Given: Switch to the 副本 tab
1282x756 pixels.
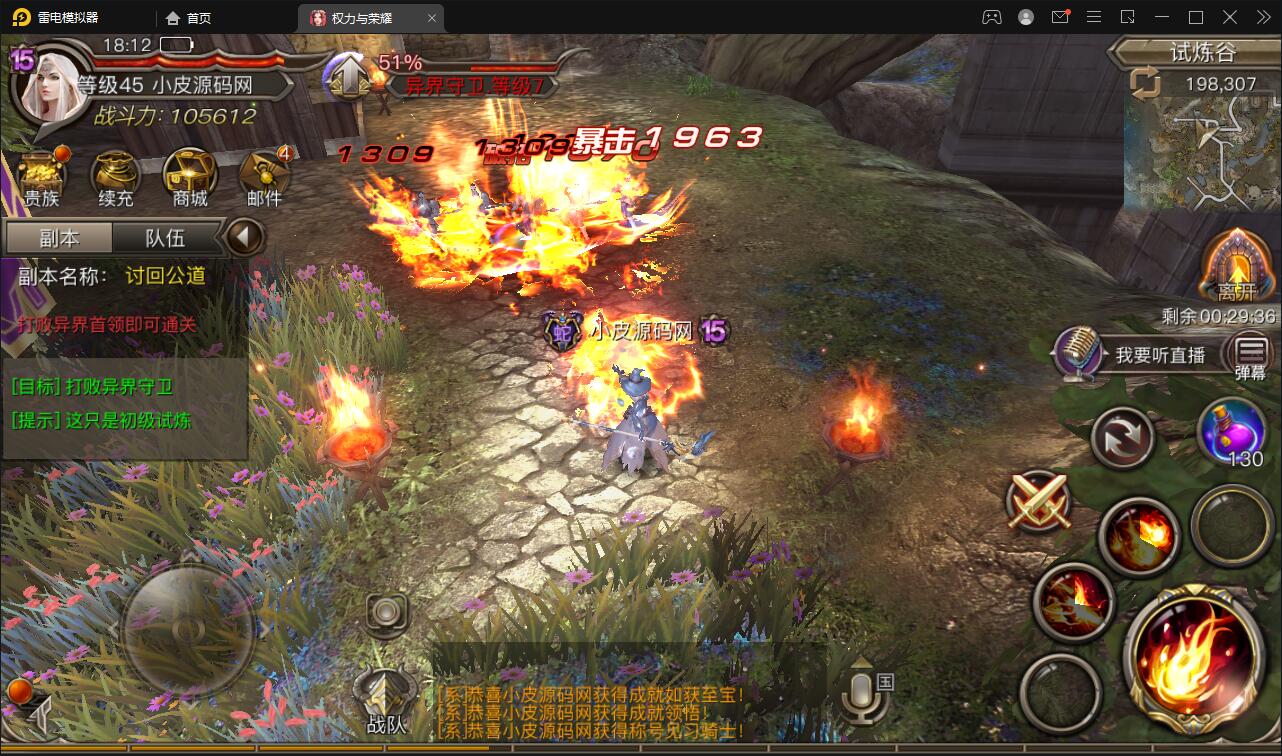Looking at the screenshot, I should click(x=59, y=238).
